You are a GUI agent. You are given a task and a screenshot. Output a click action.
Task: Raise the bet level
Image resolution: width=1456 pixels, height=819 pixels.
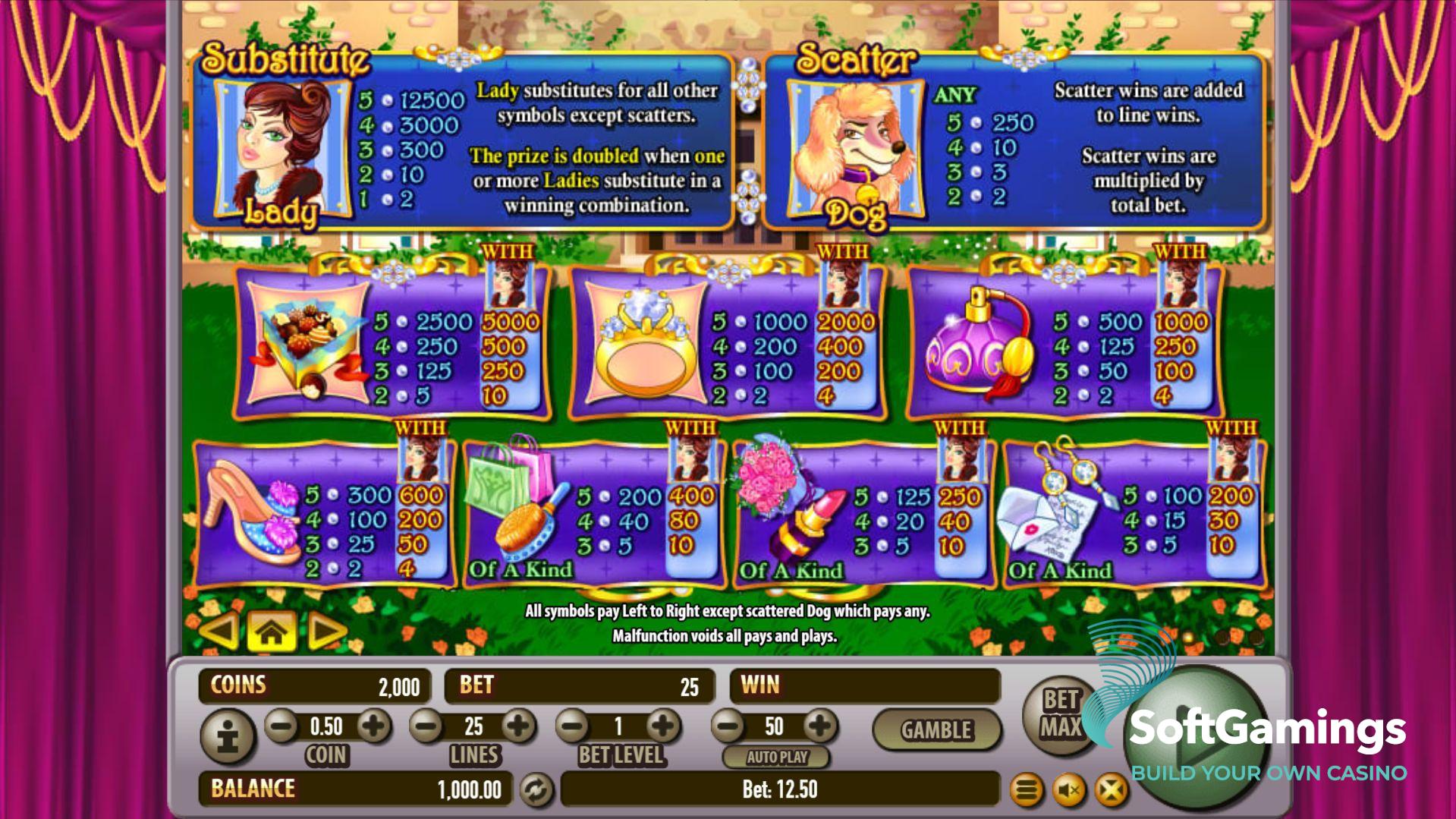pyautogui.click(x=663, y=726)
